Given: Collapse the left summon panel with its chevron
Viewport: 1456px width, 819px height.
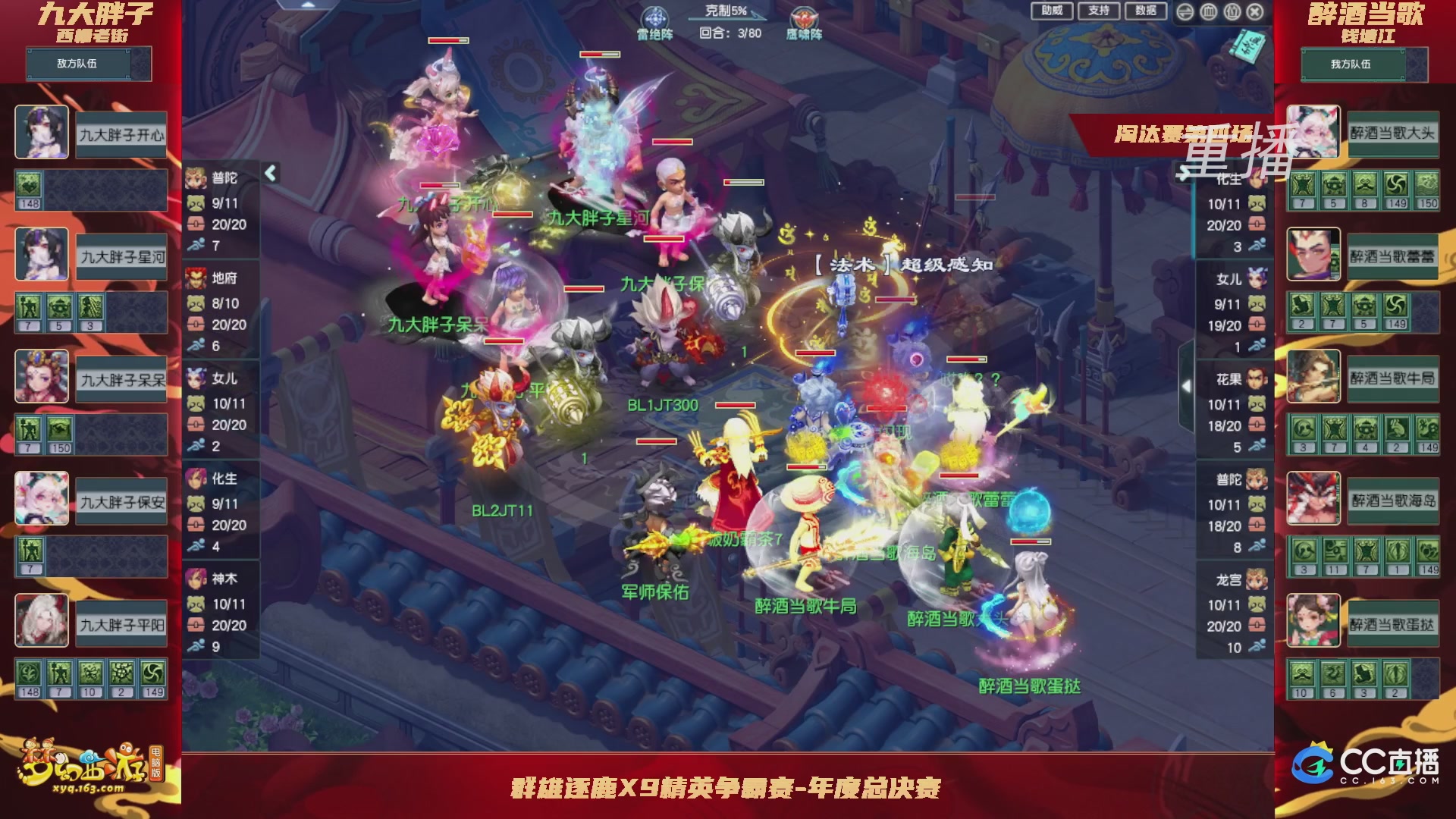Looking at the screenshot, I should click(269, 172).
